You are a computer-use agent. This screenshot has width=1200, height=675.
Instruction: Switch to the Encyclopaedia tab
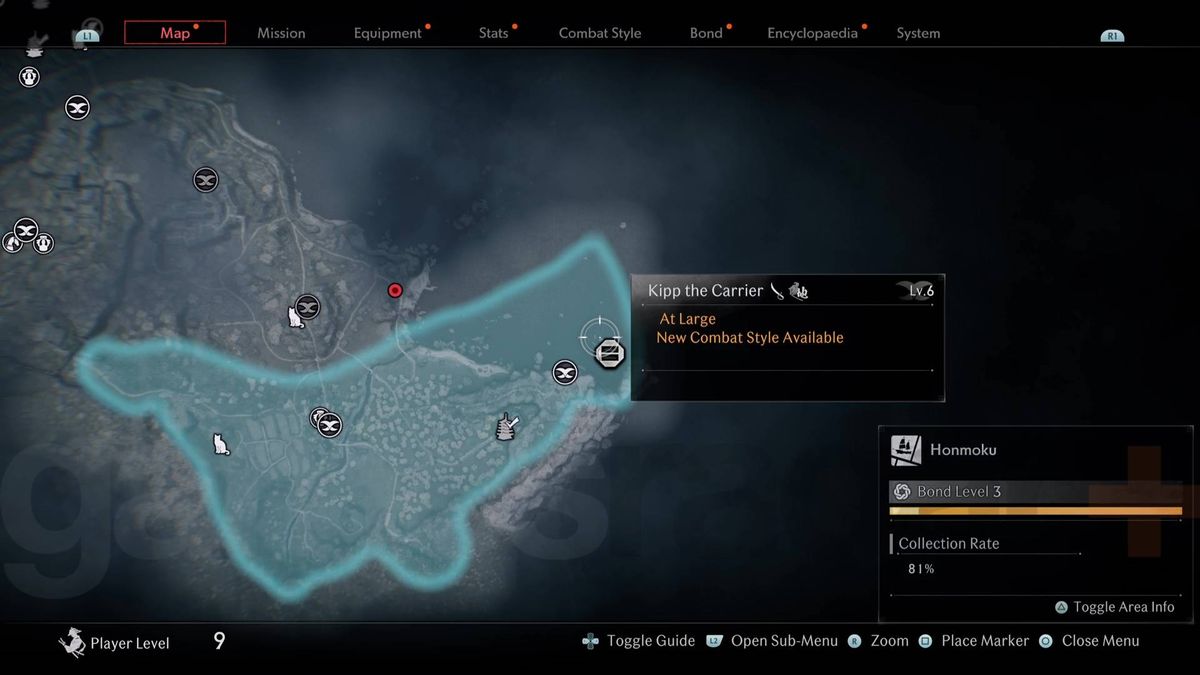coord(812,33)
